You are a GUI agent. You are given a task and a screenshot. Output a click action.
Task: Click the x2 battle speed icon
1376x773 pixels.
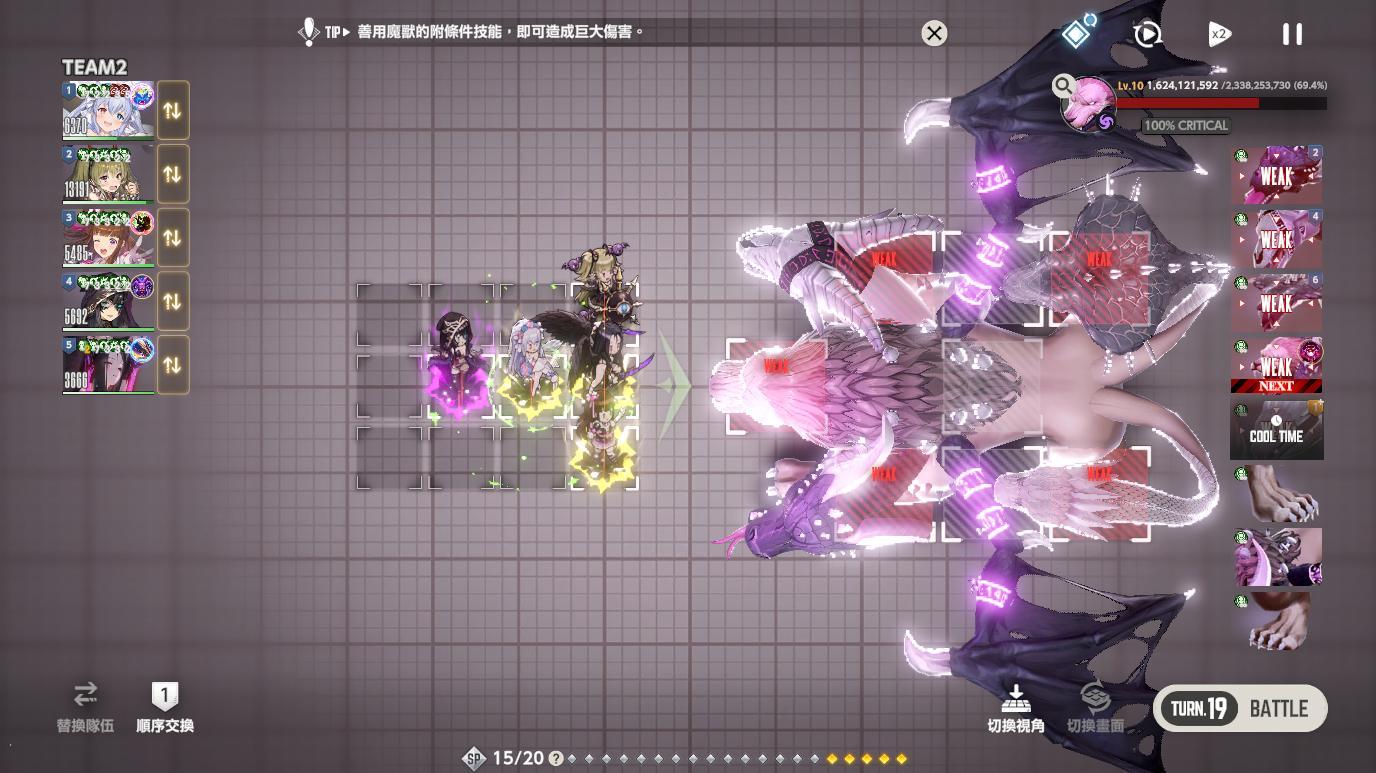pos(1221,33)
